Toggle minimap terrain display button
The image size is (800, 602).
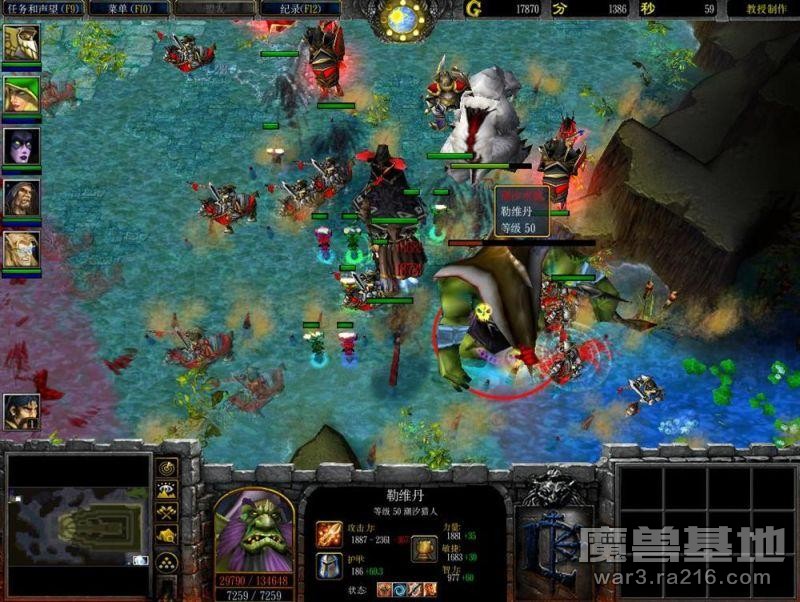click(167, 489)
